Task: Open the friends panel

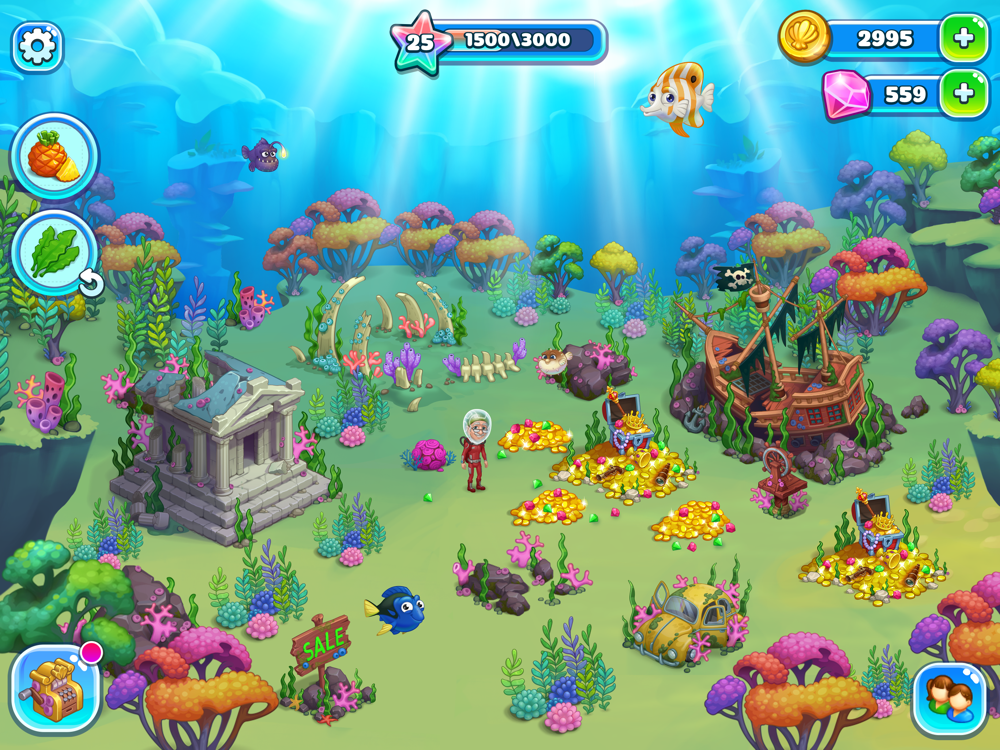Action: coord(948,697)
